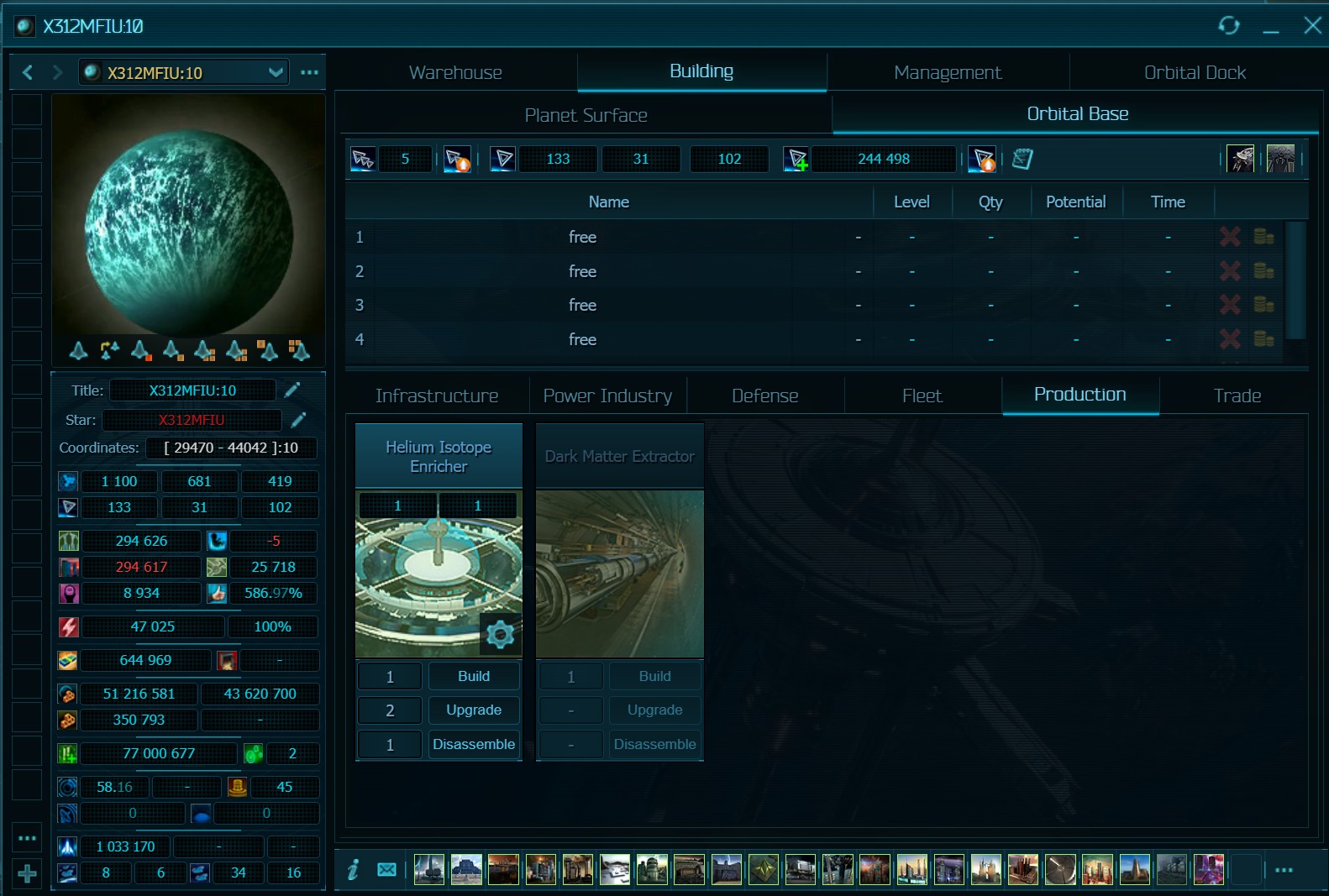The image size is (1329, 896).
Task: Switch to the Defense category
Action: pos(764,396)
